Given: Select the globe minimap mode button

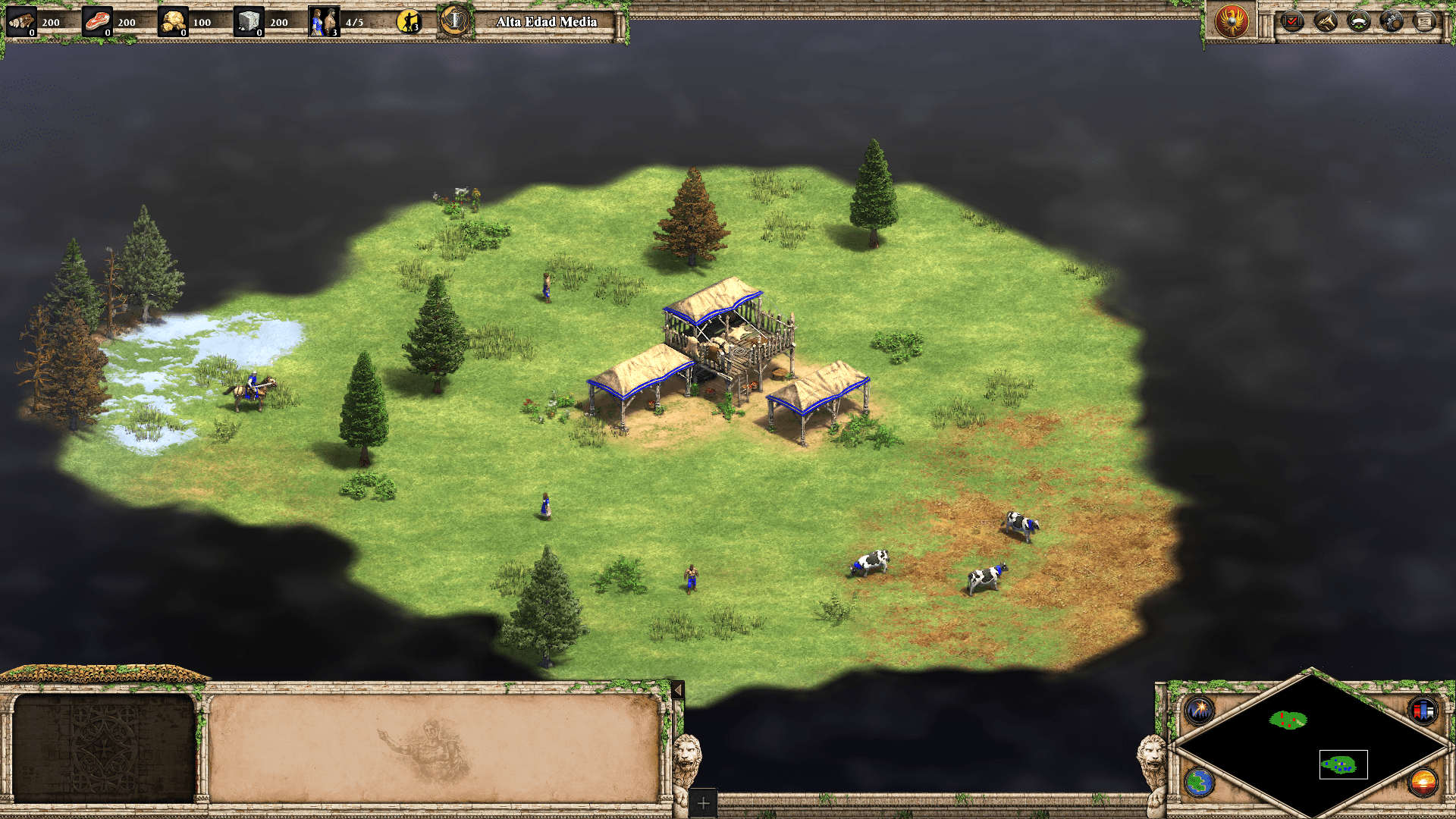Looking at the screenshot, I should 1200,782.
